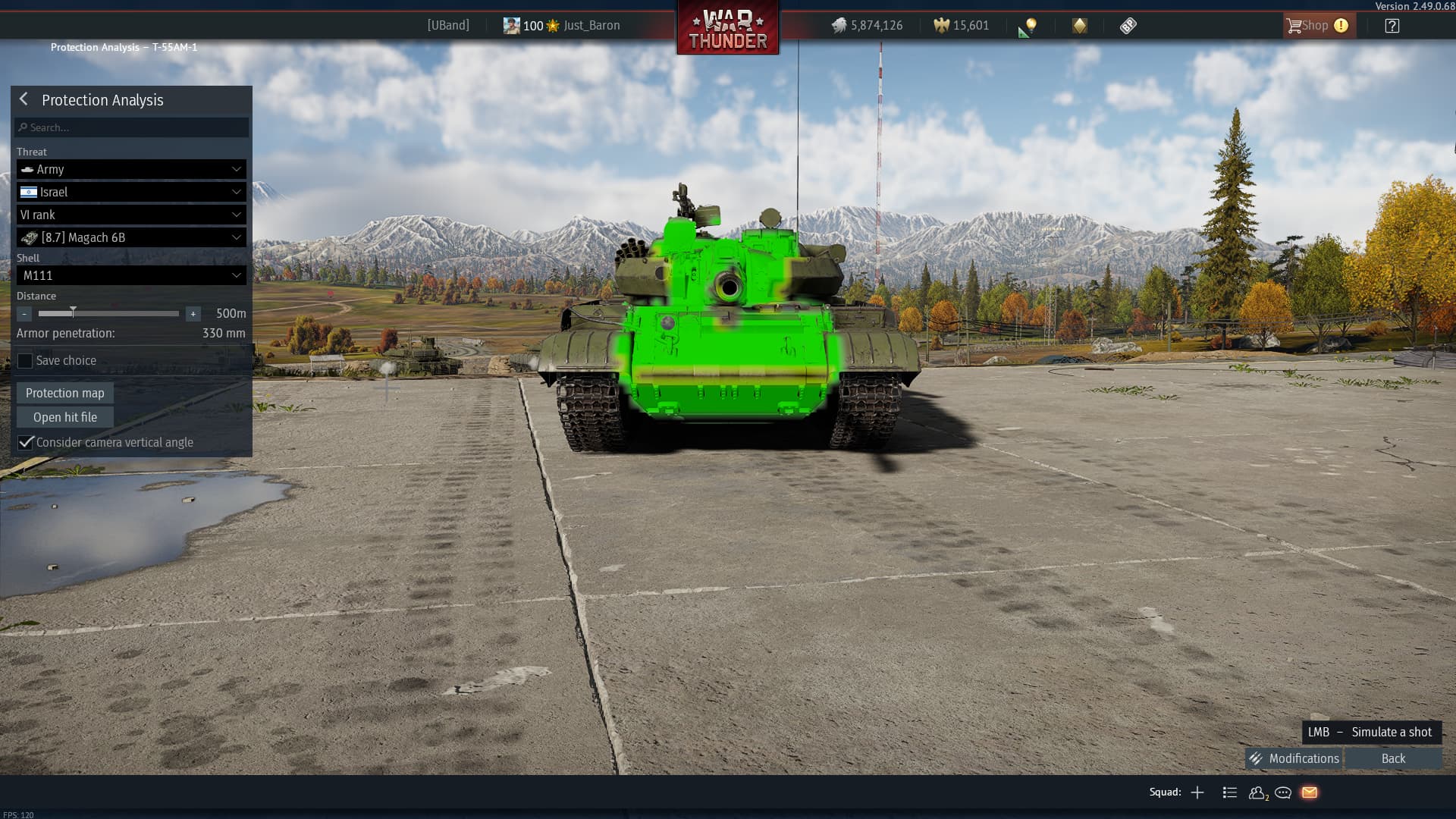The width and height of the screenshot is (1456, 819).
Task: Toggle Consider camera vertical angle checkbox
Action: click(26, 442)
